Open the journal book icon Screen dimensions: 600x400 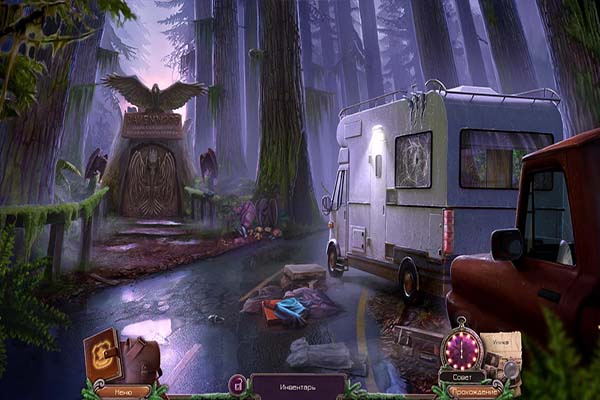[x=103, y=357]
